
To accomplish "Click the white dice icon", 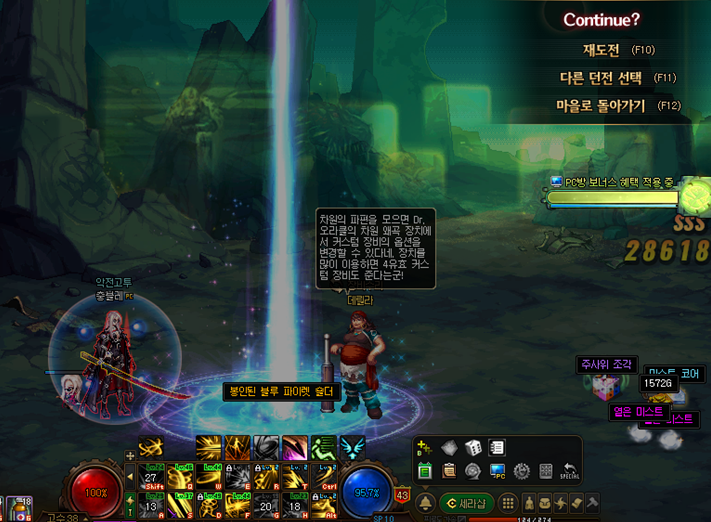I will (472, 448).
